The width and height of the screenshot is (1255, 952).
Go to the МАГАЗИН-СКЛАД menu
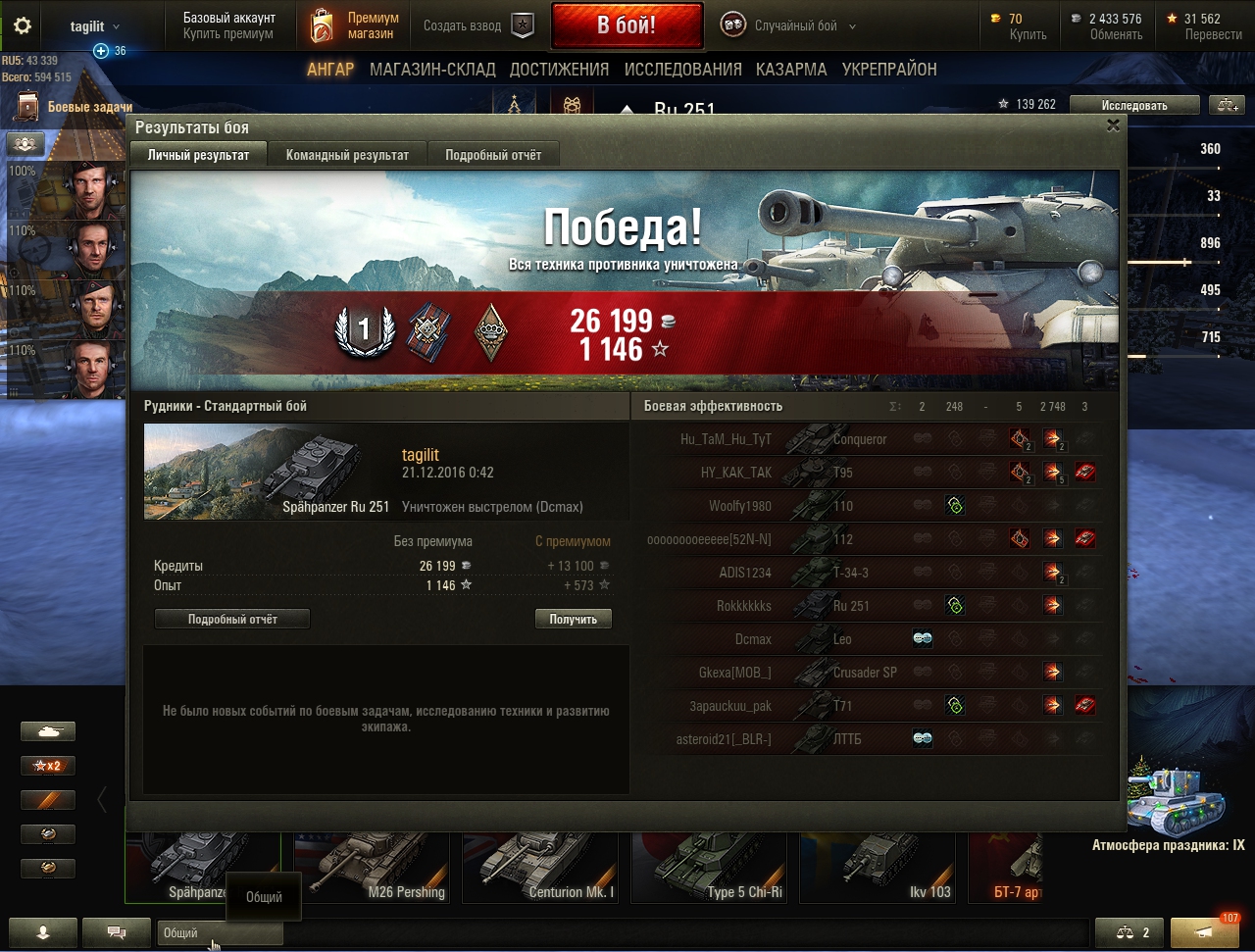tap(432, 70)
